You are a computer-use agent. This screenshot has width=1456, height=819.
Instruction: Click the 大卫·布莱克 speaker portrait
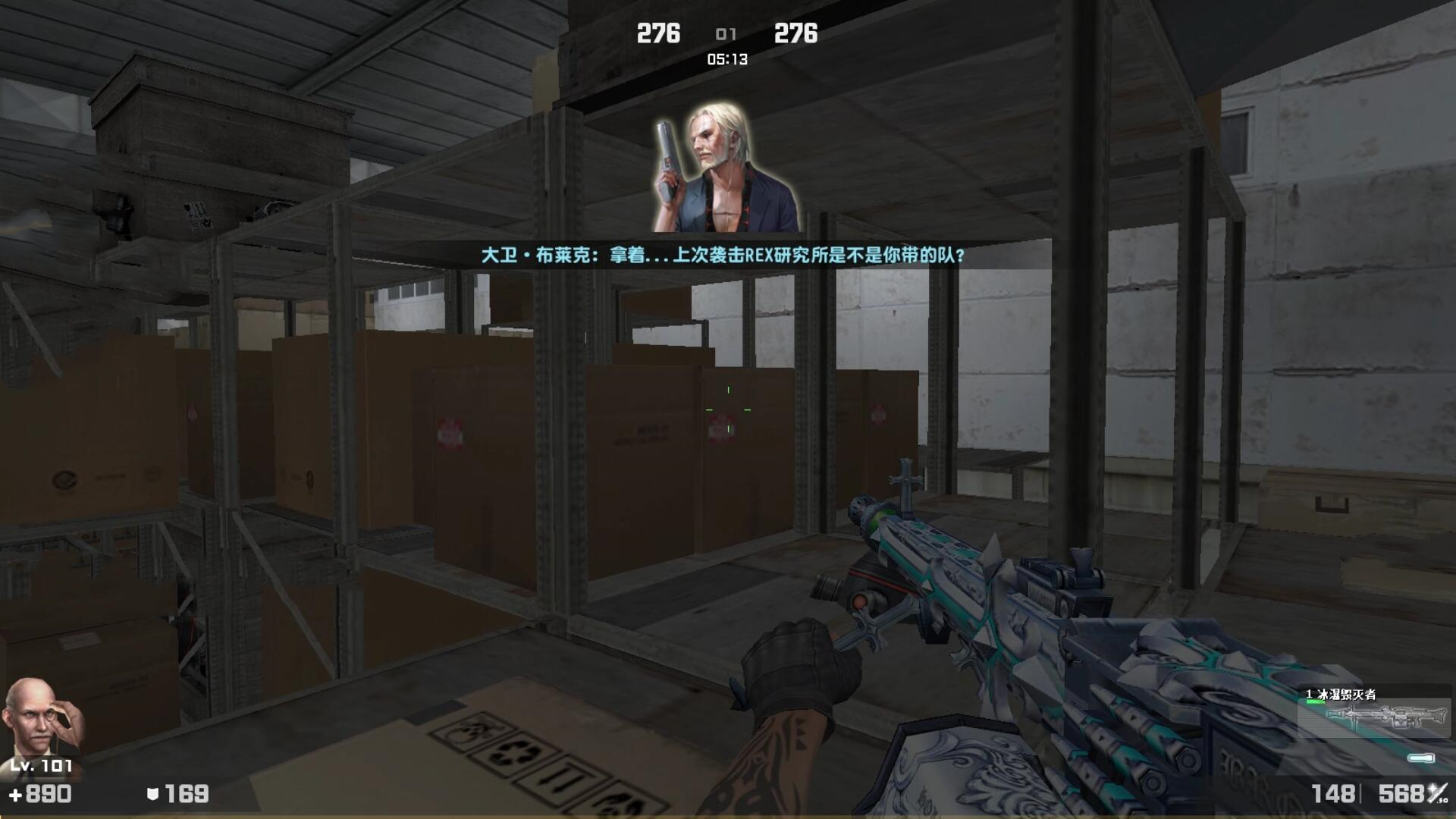[725, 168]
